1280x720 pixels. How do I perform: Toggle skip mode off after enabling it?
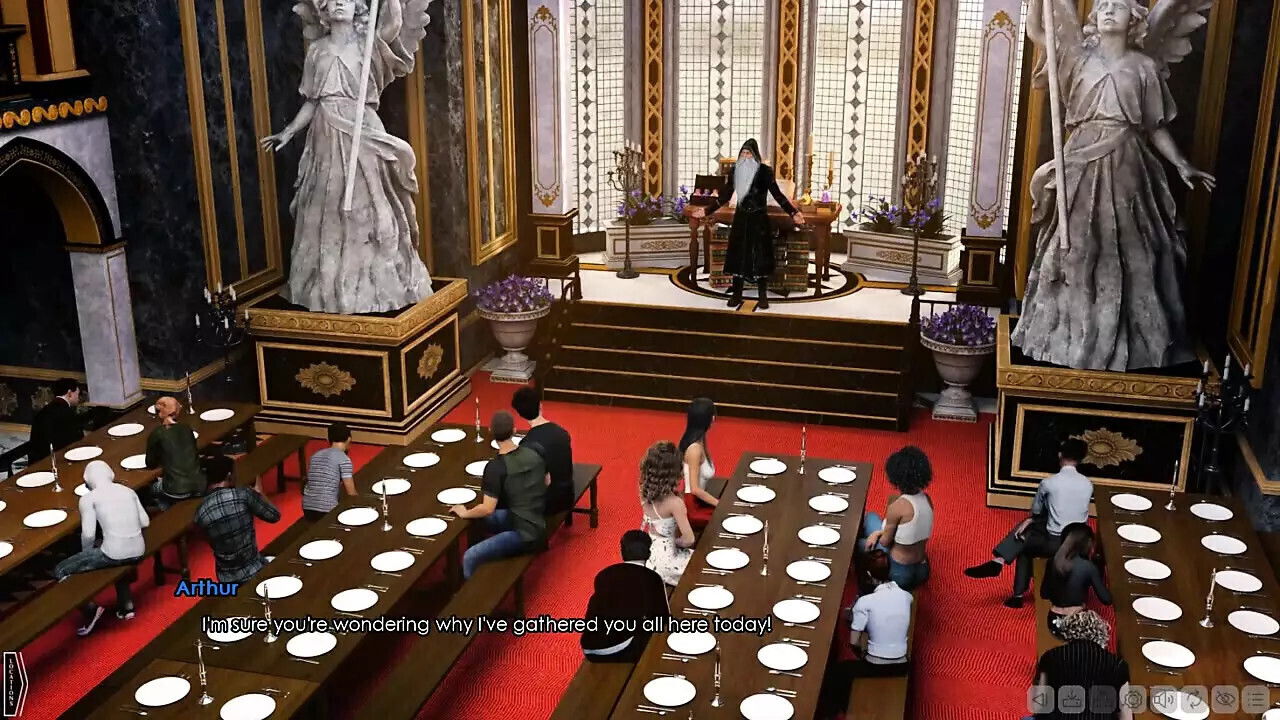[x=1194, y=700]
